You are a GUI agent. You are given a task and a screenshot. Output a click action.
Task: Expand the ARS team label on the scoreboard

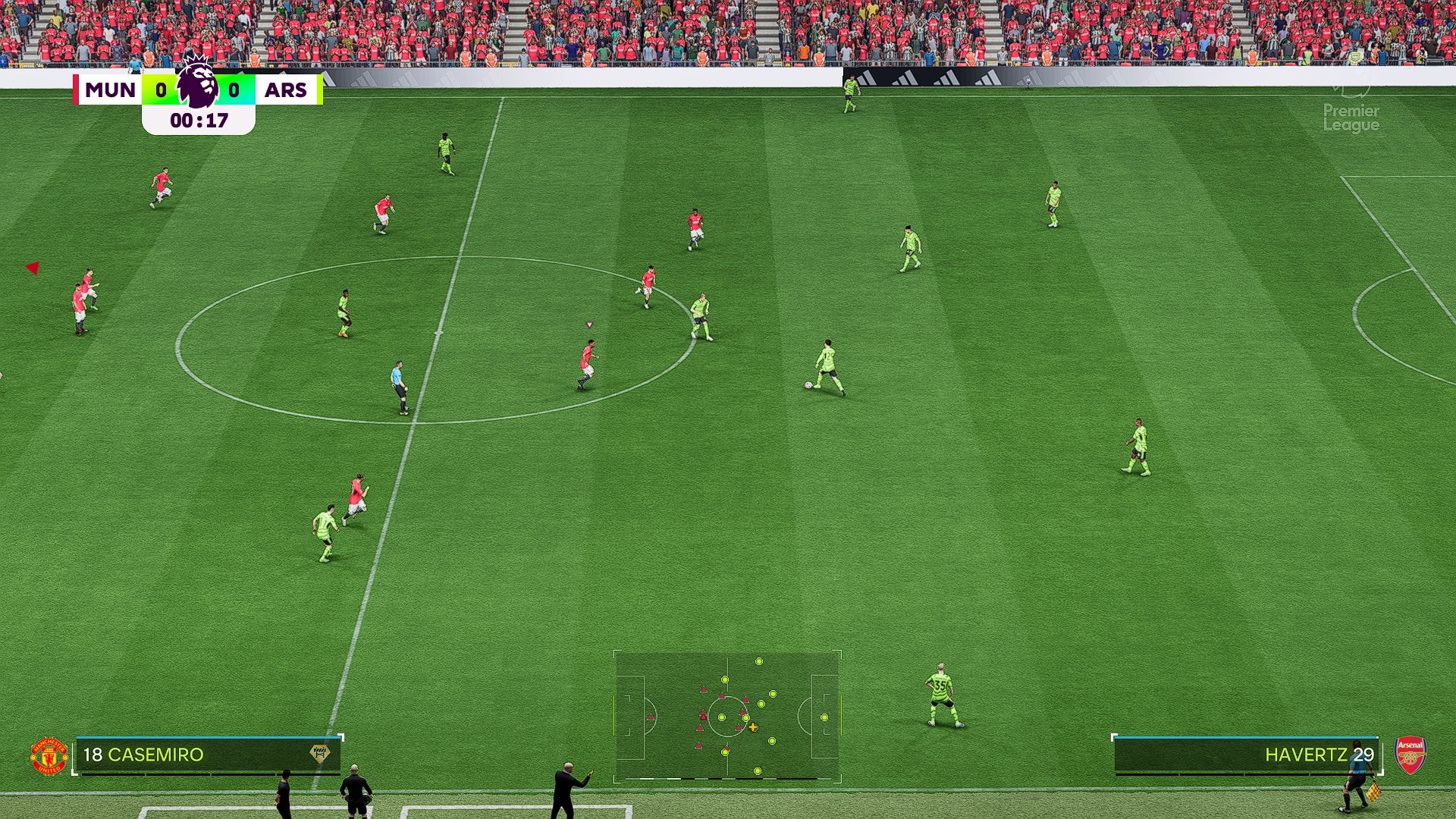284,89
